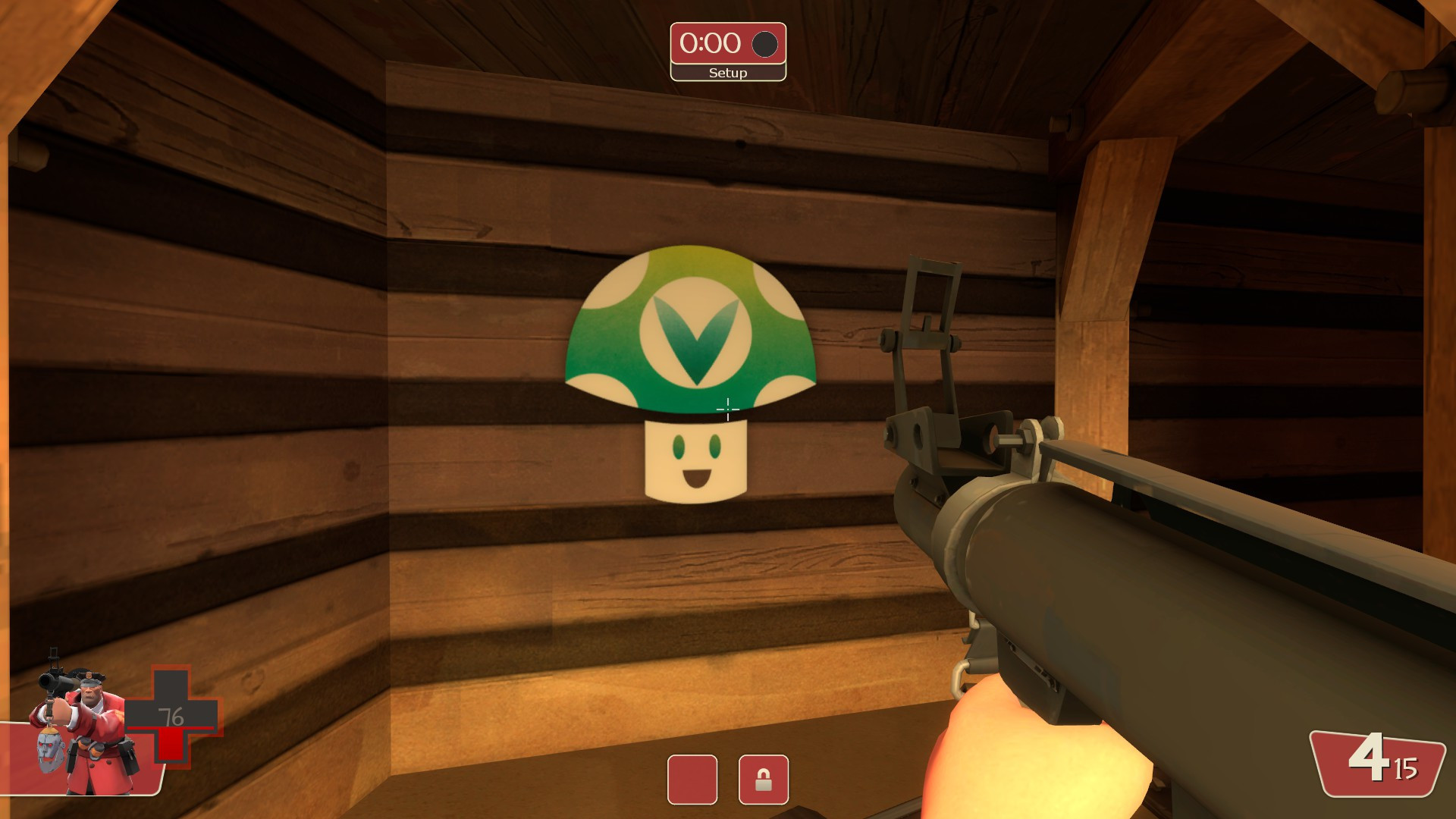The width and height of the screenshot is (1456, 819).
Task: Expand the Setup label under the timer
Action: point(727,73)
